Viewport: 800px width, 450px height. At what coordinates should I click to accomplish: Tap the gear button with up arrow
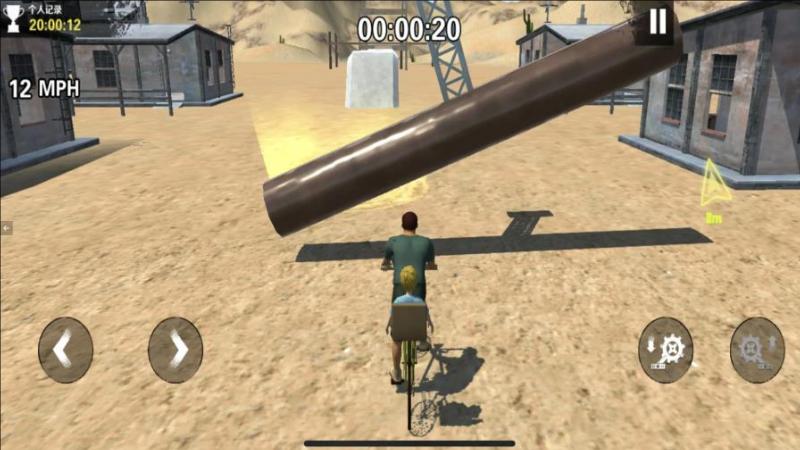coord(757,350)
